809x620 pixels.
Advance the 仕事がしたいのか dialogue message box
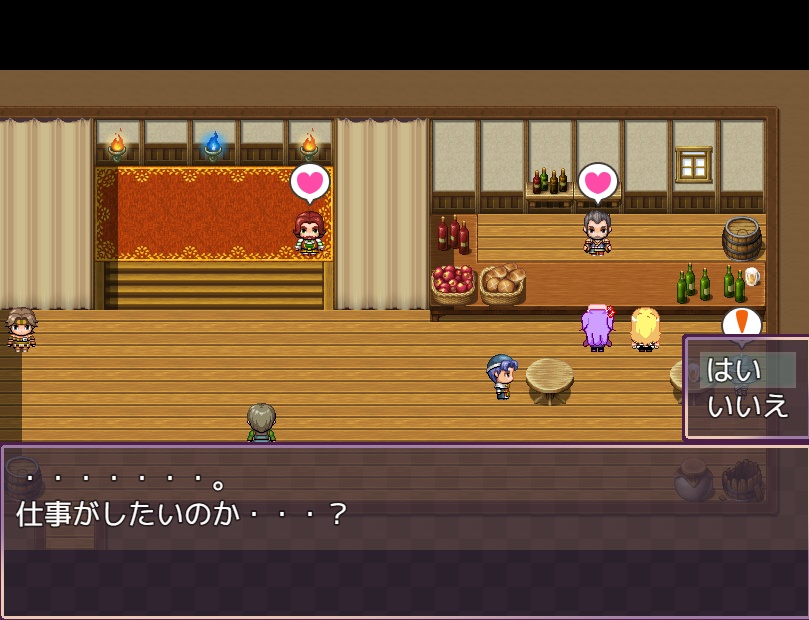coord(400,530)
